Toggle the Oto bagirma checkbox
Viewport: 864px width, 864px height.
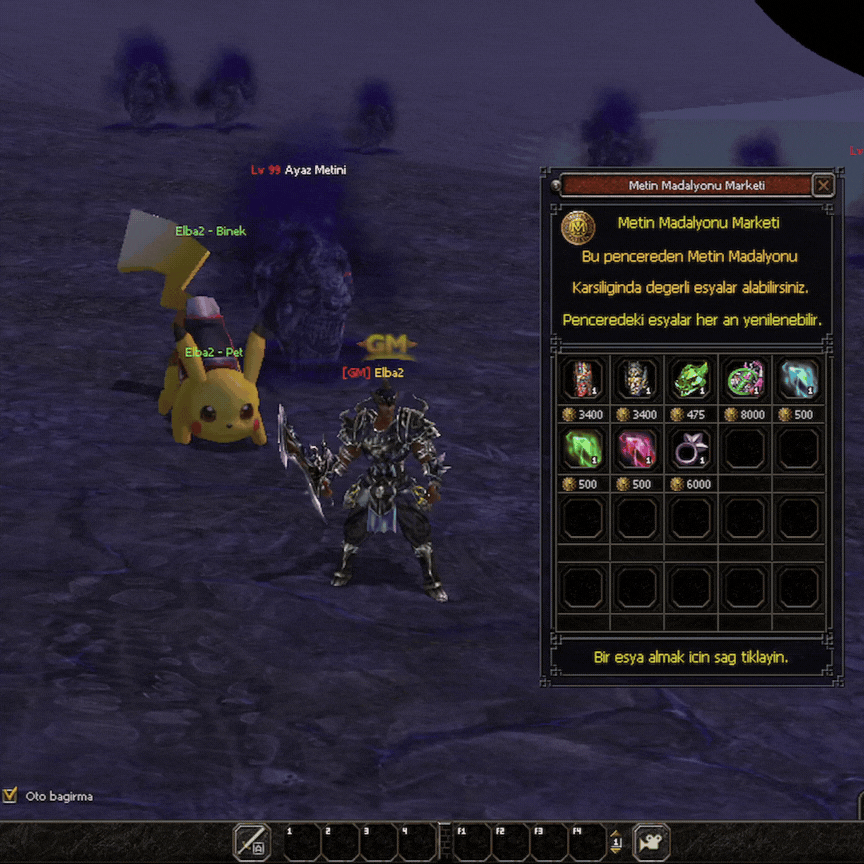(11, 796)
